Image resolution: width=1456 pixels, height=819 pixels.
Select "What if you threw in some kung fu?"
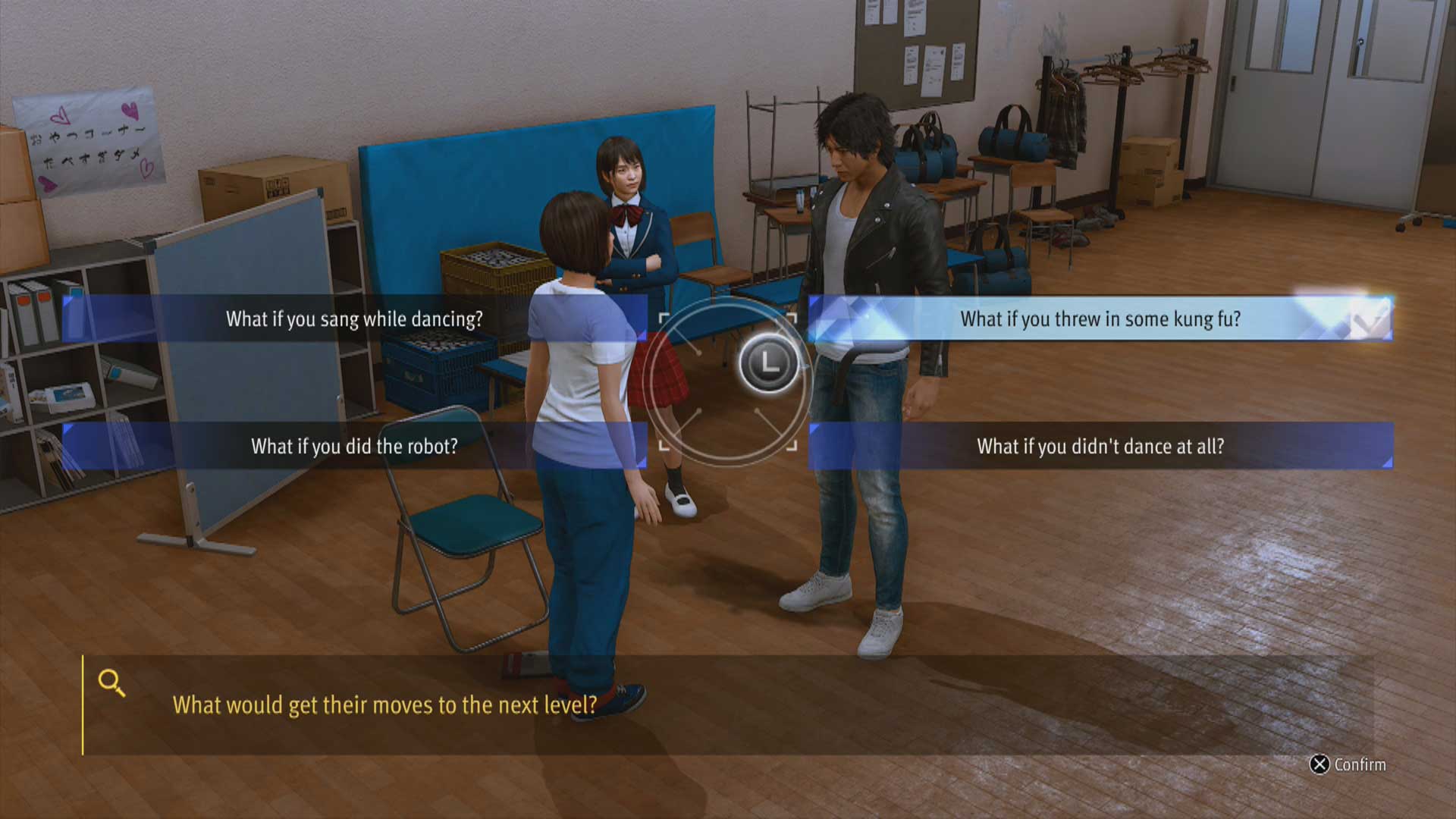click(x=1100, y=318)
